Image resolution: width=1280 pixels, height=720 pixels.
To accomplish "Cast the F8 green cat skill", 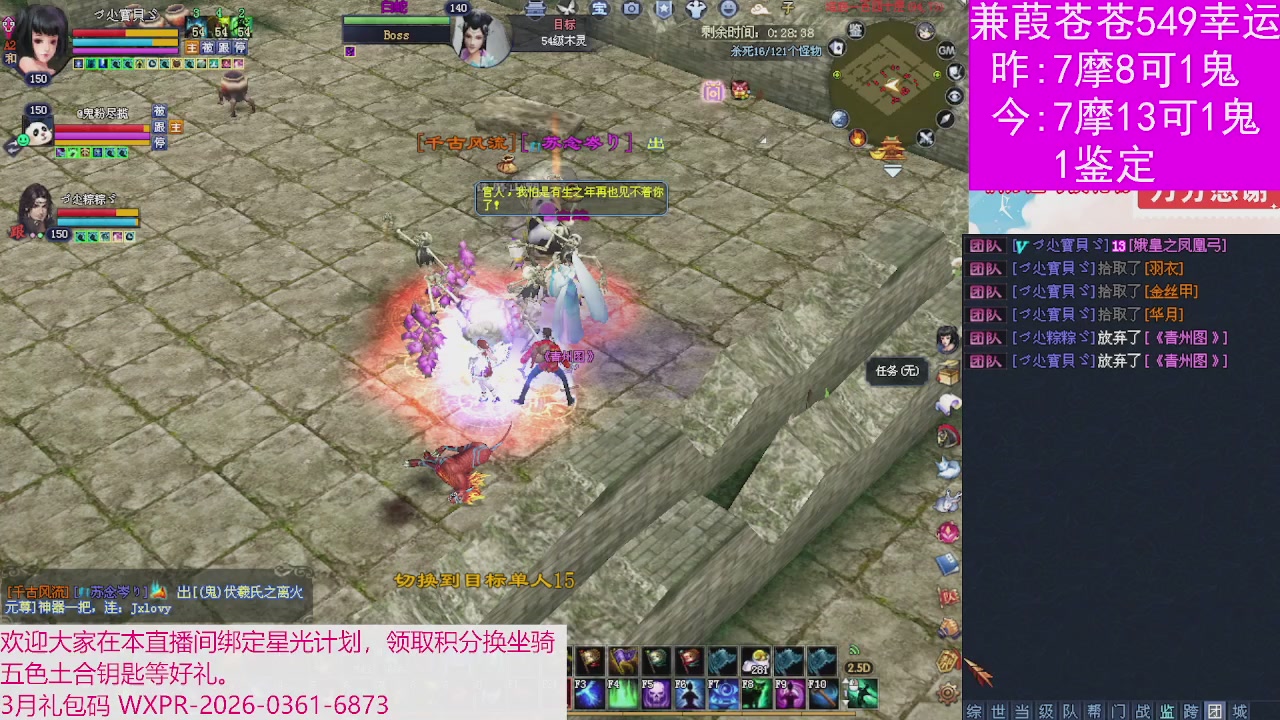I will 756,692.
